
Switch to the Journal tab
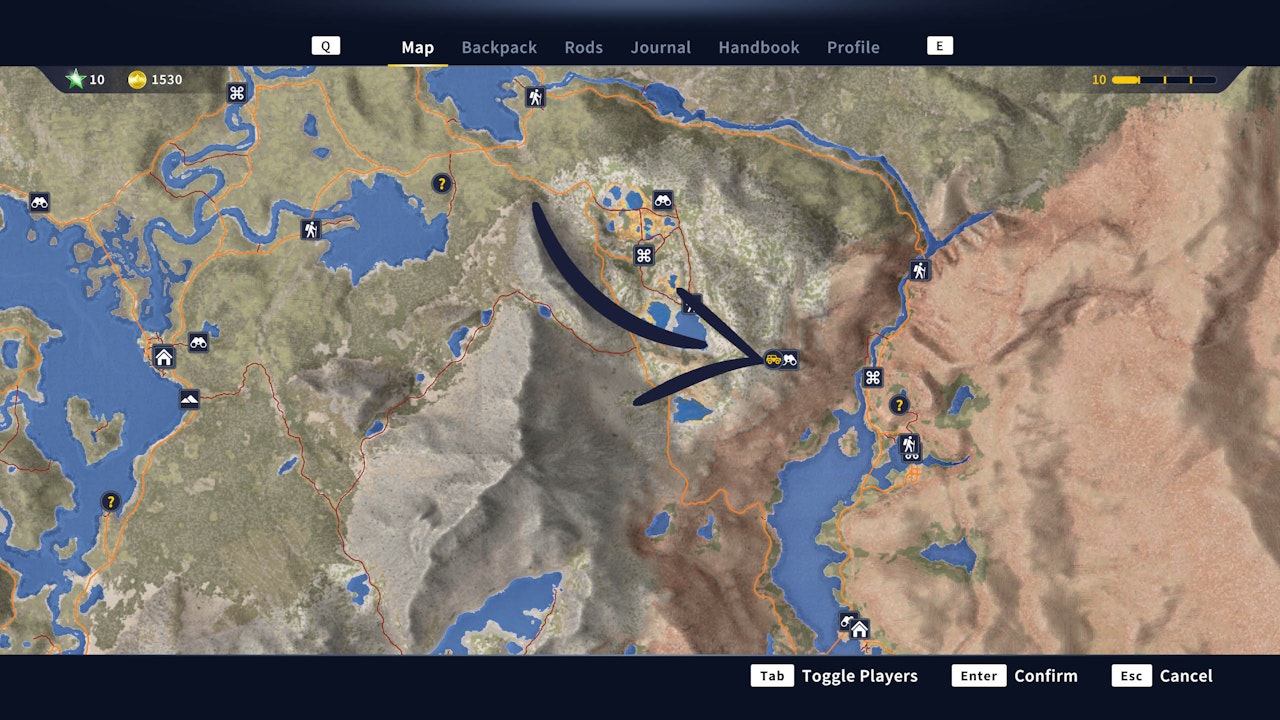tap(660, 47)
